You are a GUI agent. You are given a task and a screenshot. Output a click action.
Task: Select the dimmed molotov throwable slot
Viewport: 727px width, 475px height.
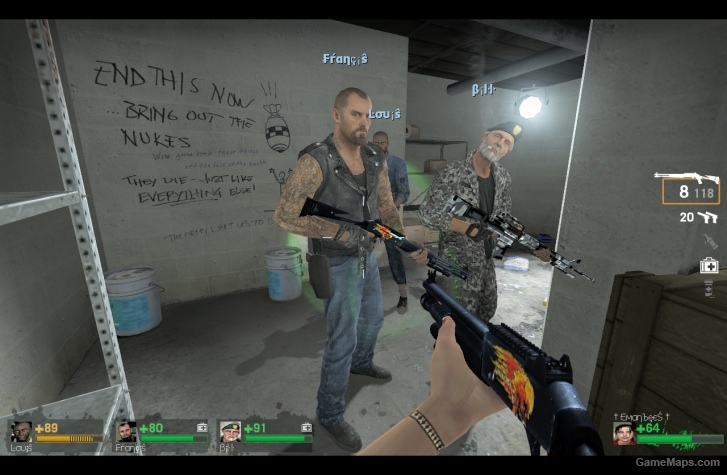(x=709, y=241)
